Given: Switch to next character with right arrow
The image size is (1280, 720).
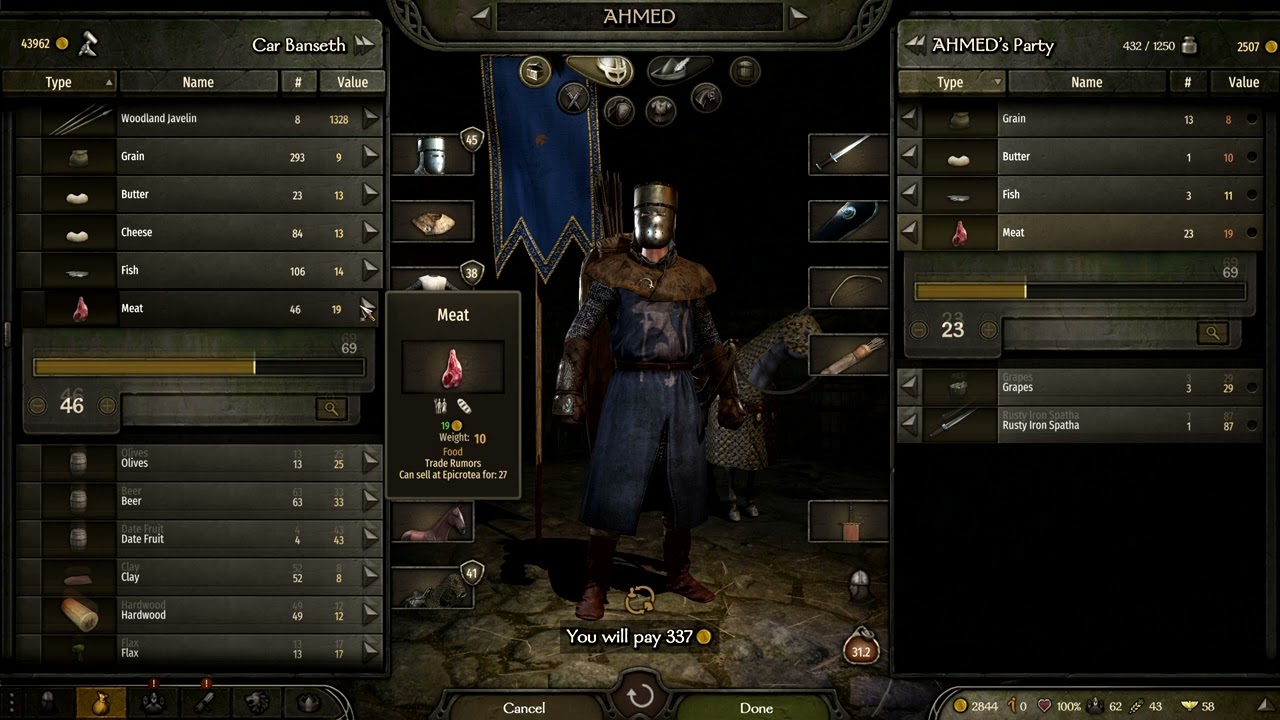Looking at the screenshot, I should click(798, 16).
